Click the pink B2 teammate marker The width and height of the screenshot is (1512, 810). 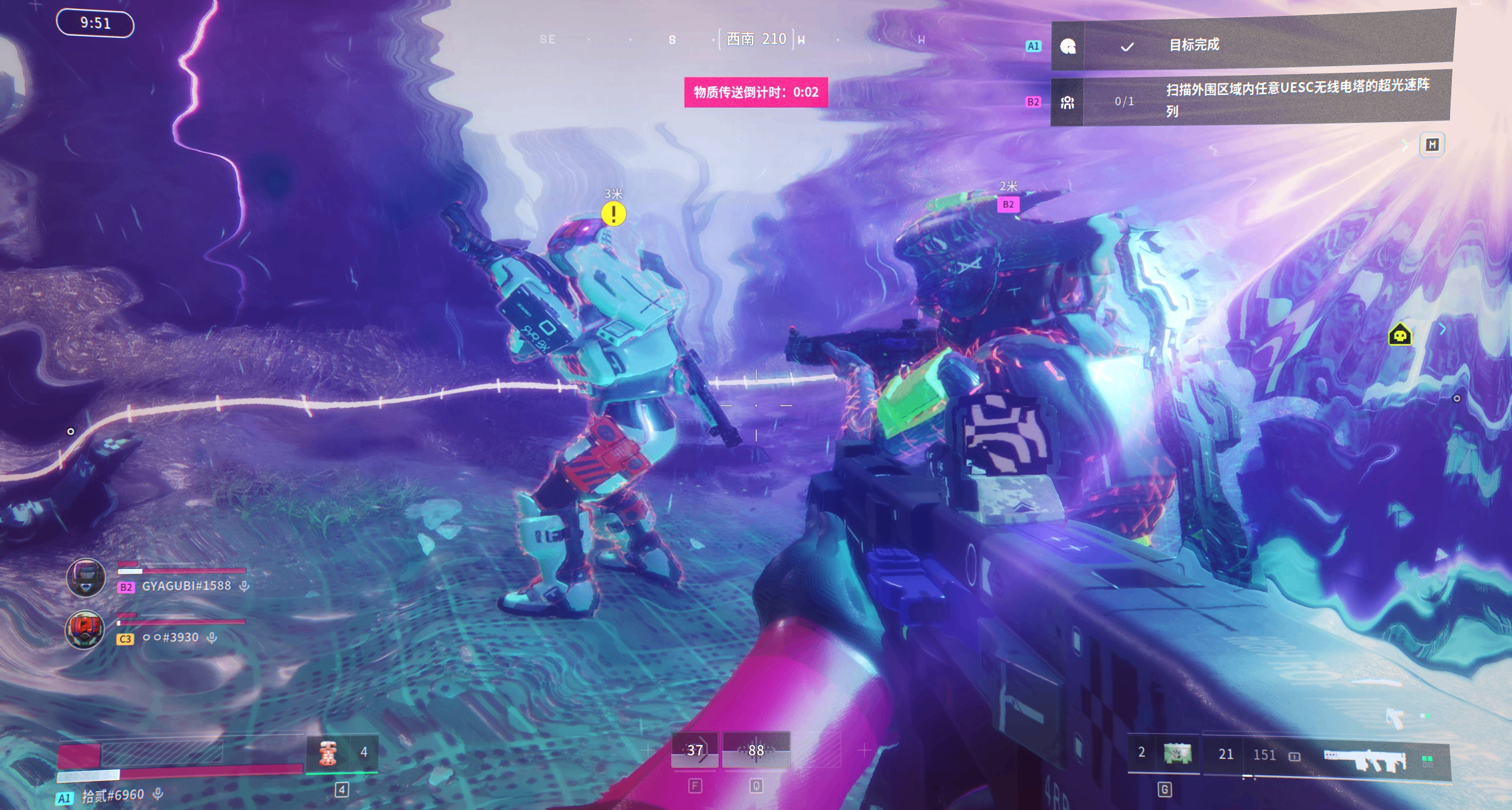(1008, 204)
